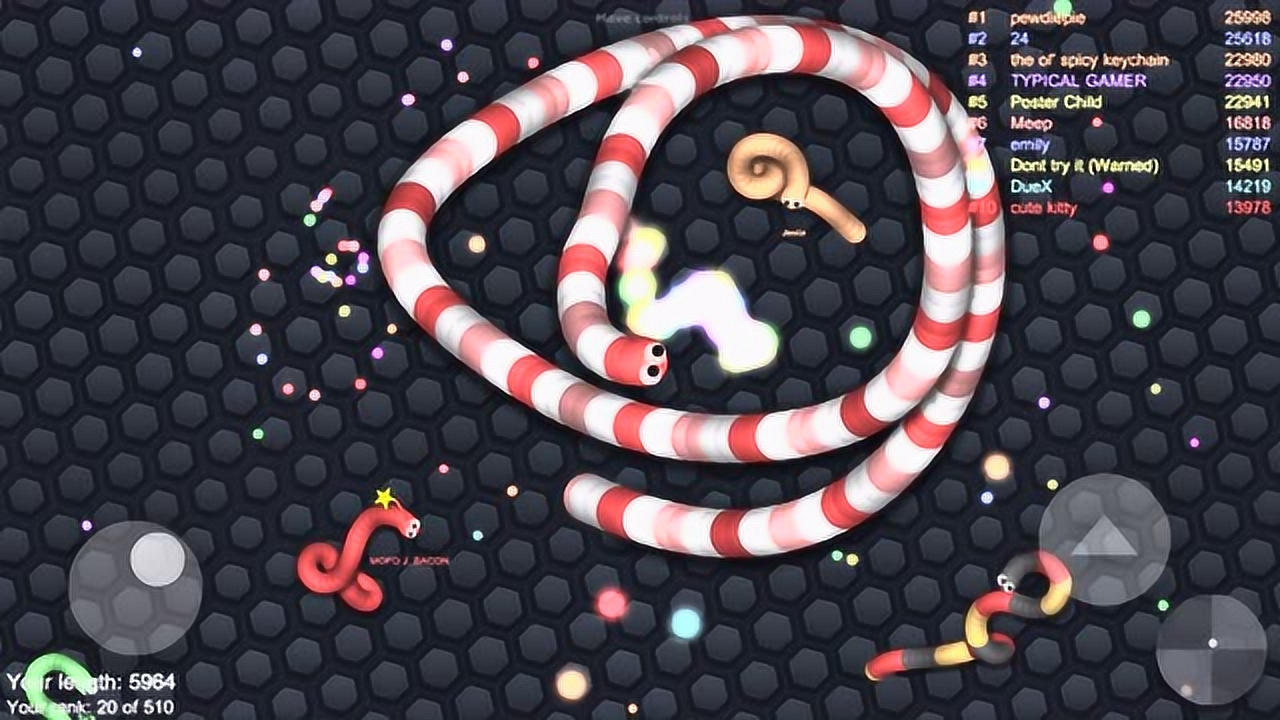Select the Your length counter

(x=90, y=682)
